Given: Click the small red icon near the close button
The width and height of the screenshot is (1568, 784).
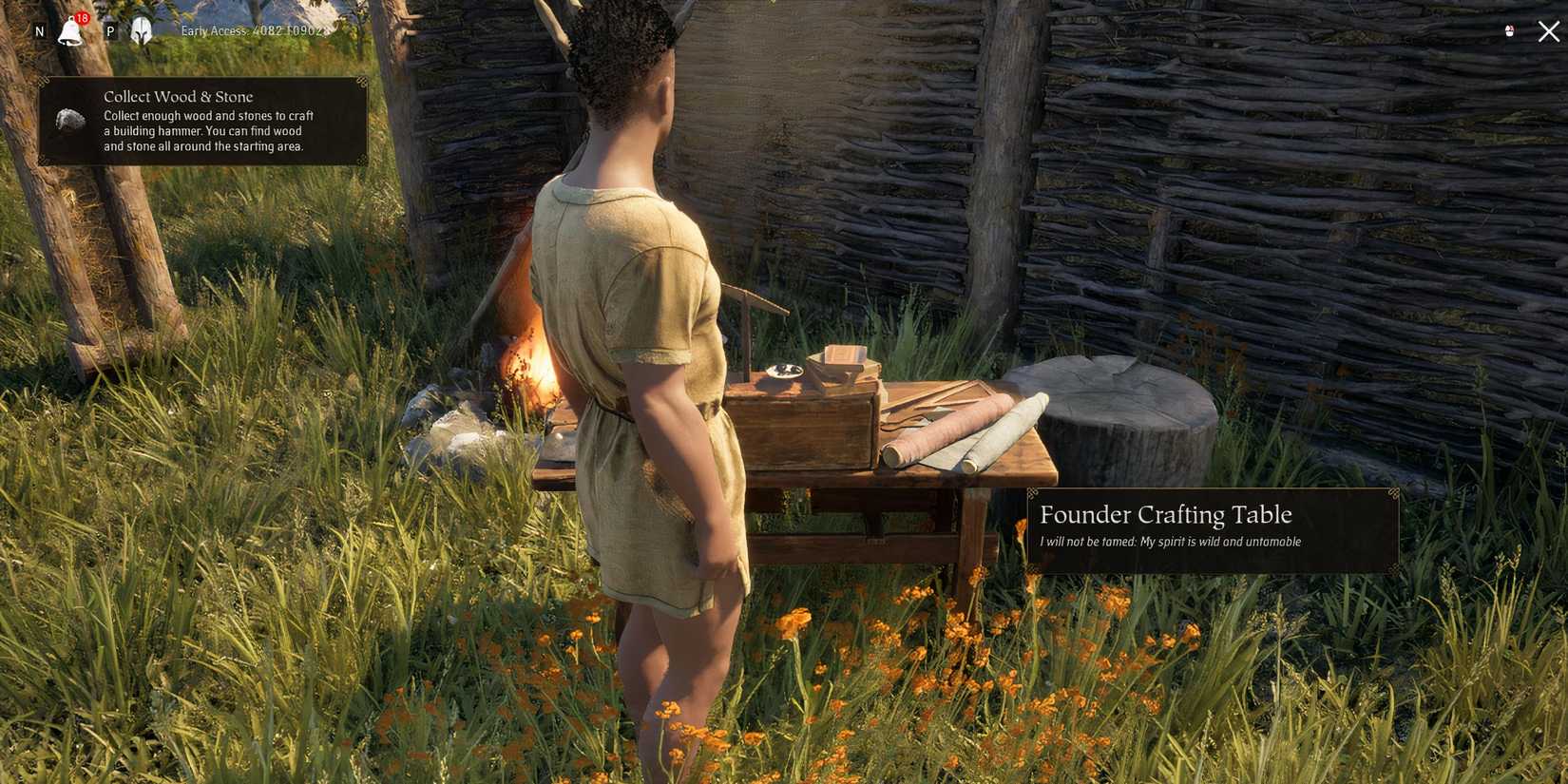Looking at the screenshot, I should [x=1510, y=29].
